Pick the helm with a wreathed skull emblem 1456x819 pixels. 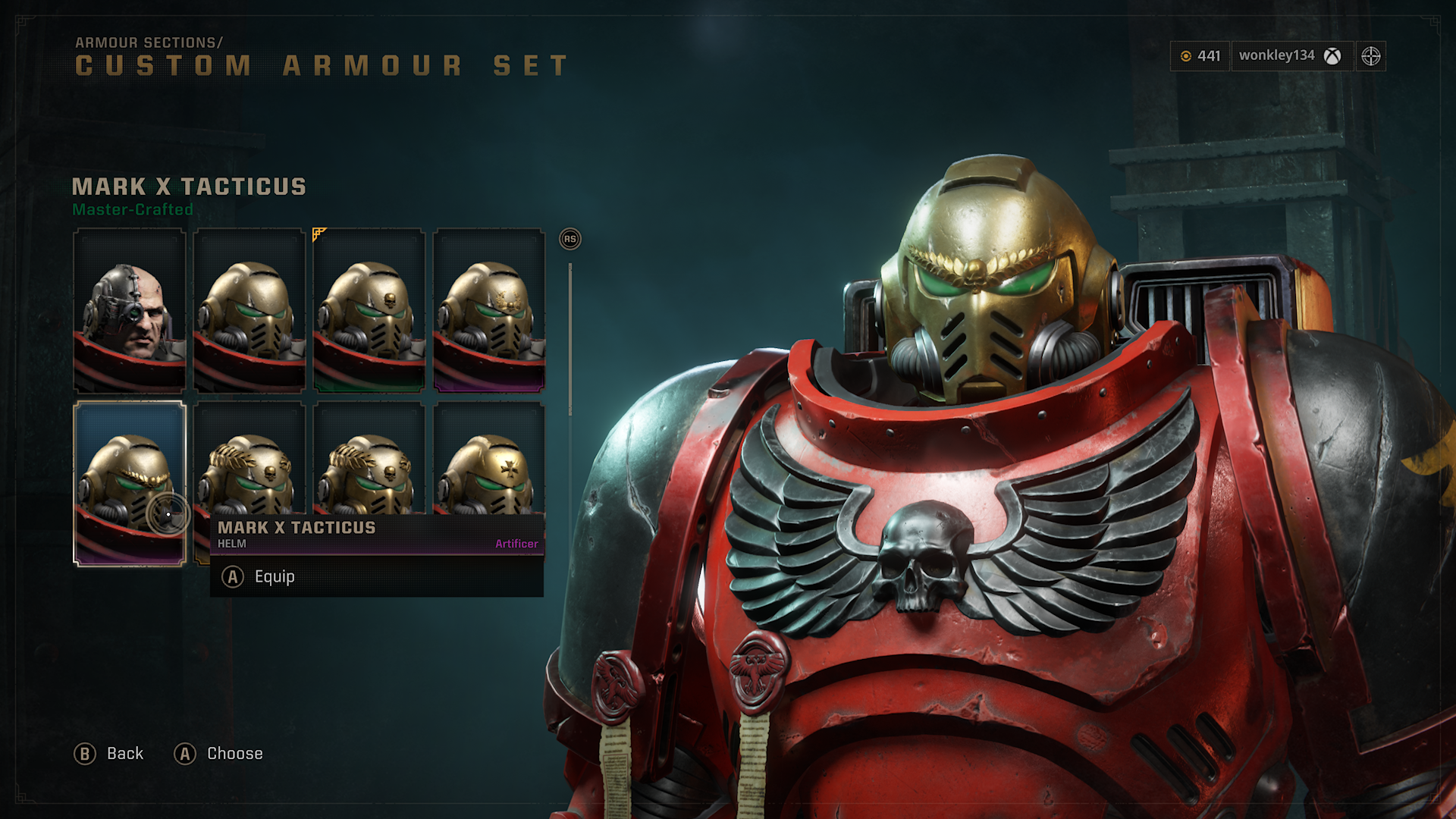pyautogui.click(x=488, y=310)
